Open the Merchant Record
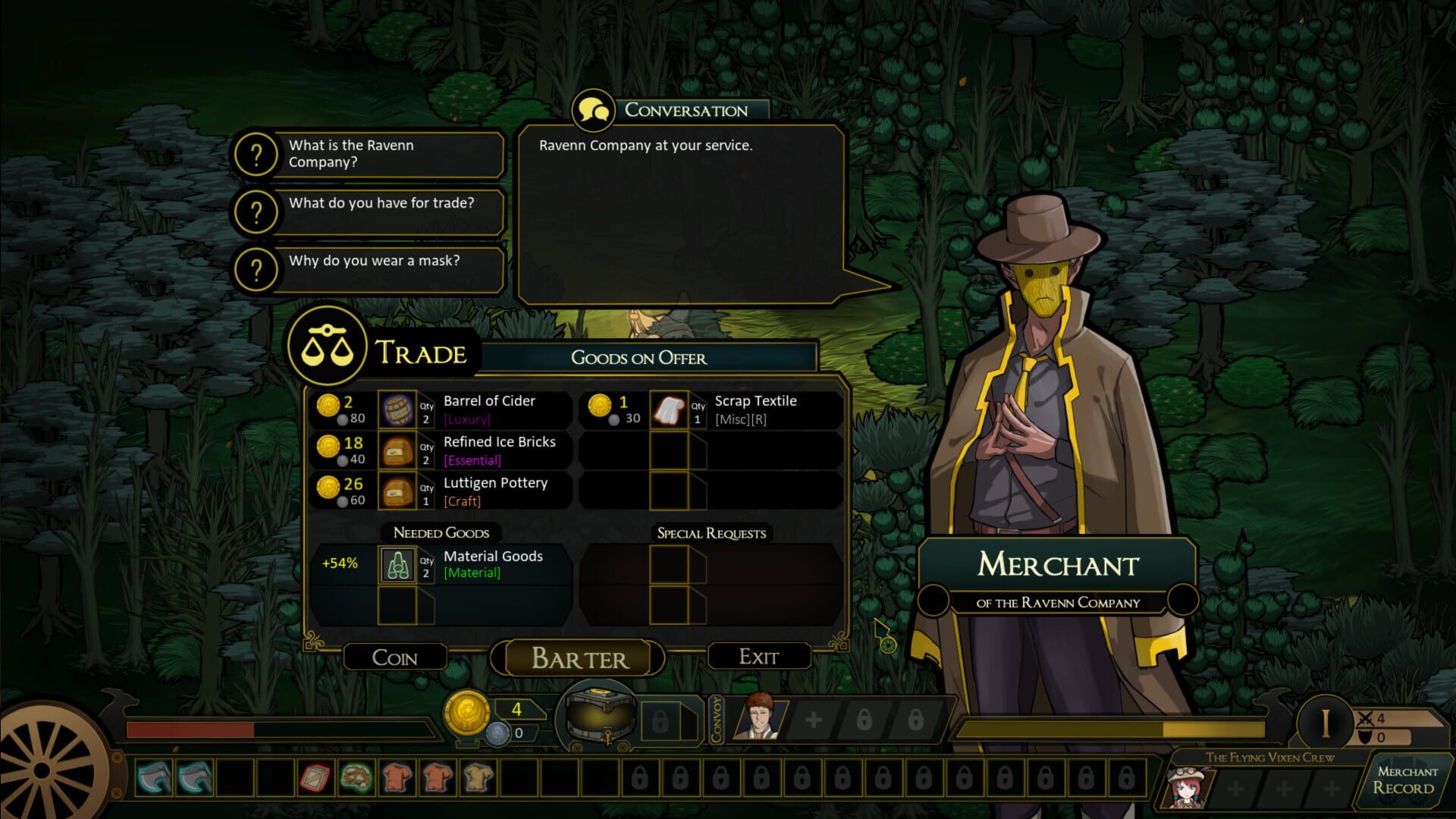Screen dimensions: 1456x819 point(1407,780)
